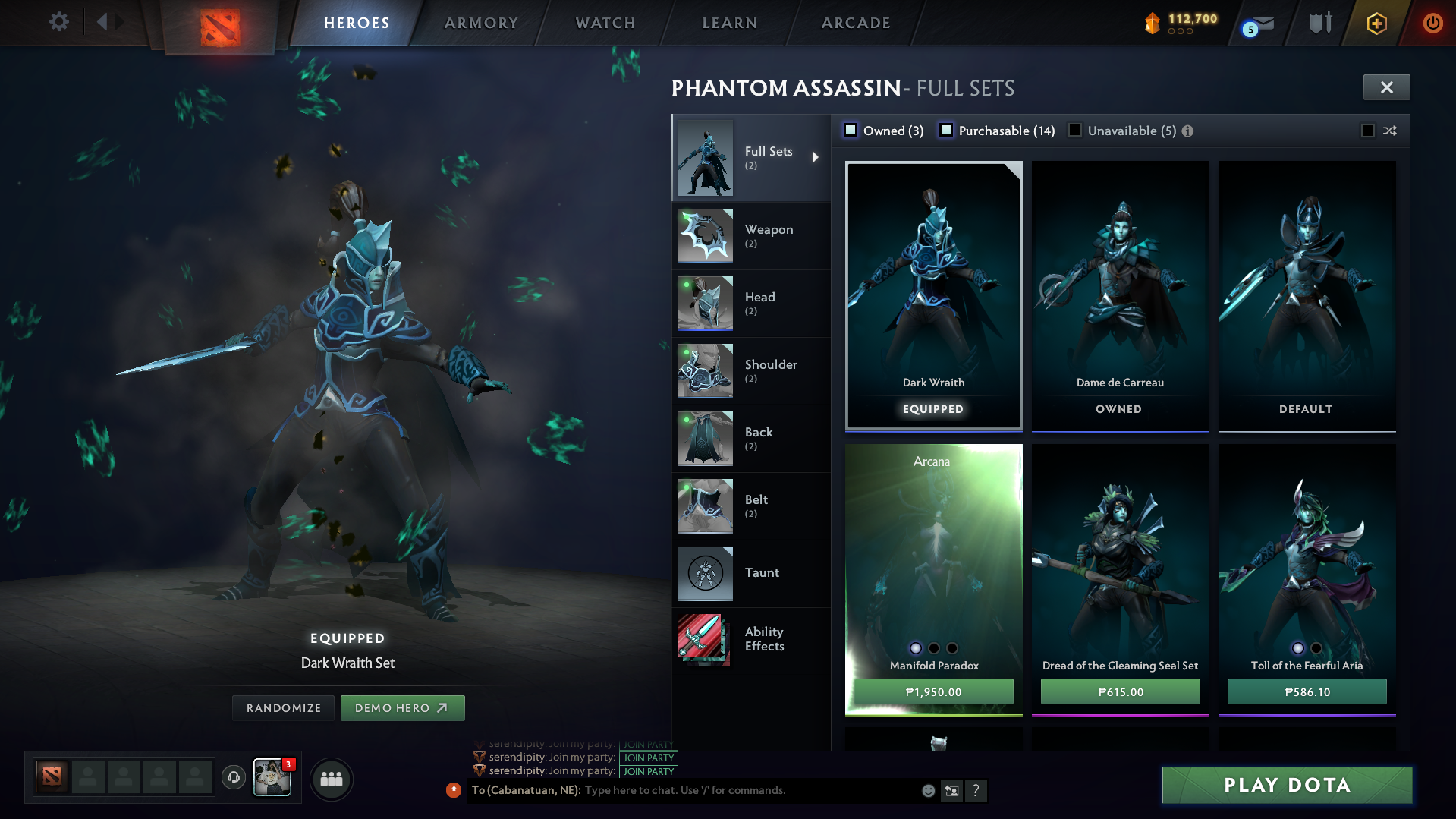Expand the Full Sets category arrow
1456x819 pixels.
[x=816, y=158]
